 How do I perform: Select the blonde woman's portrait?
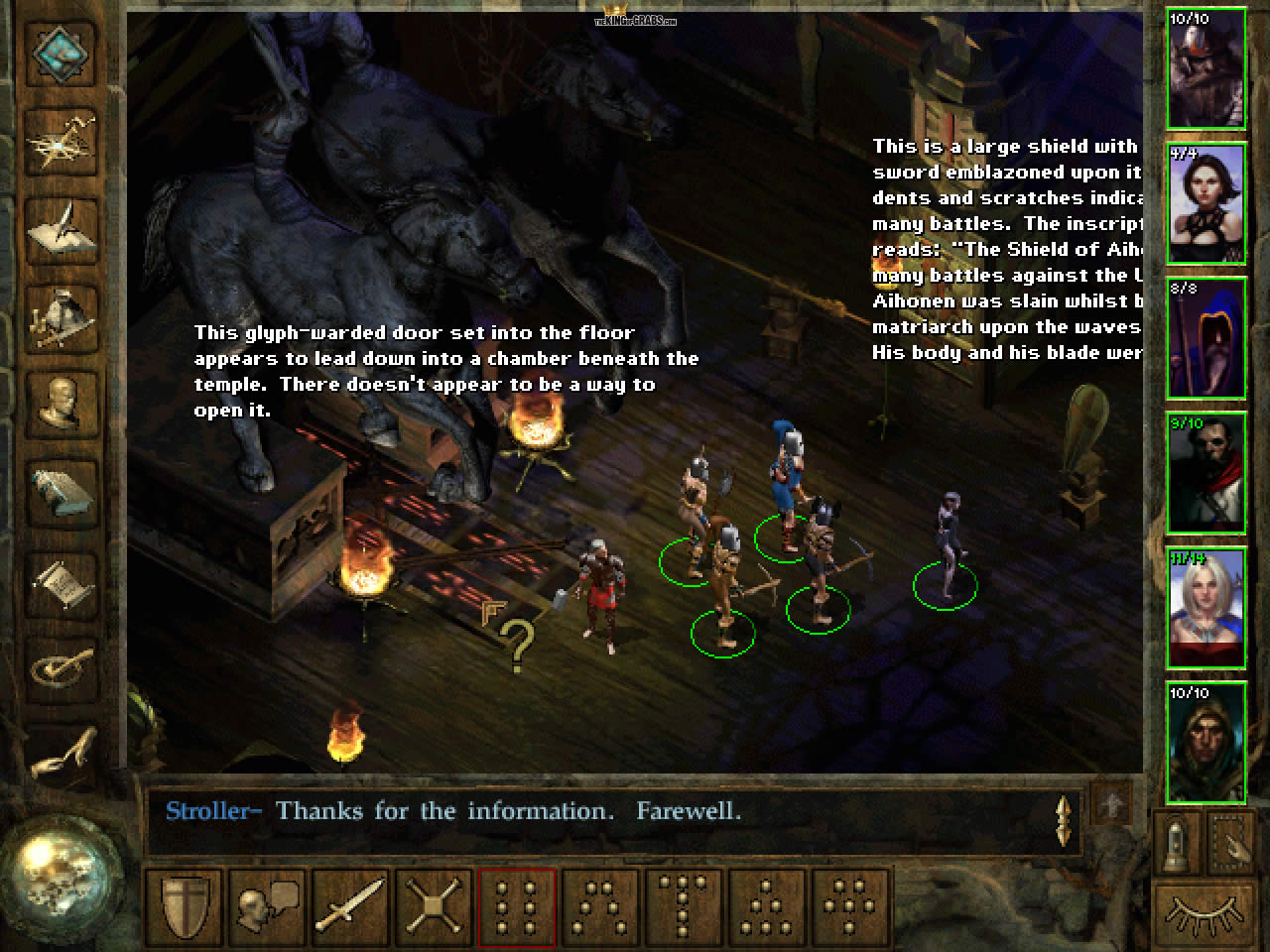pos(1206,607)
